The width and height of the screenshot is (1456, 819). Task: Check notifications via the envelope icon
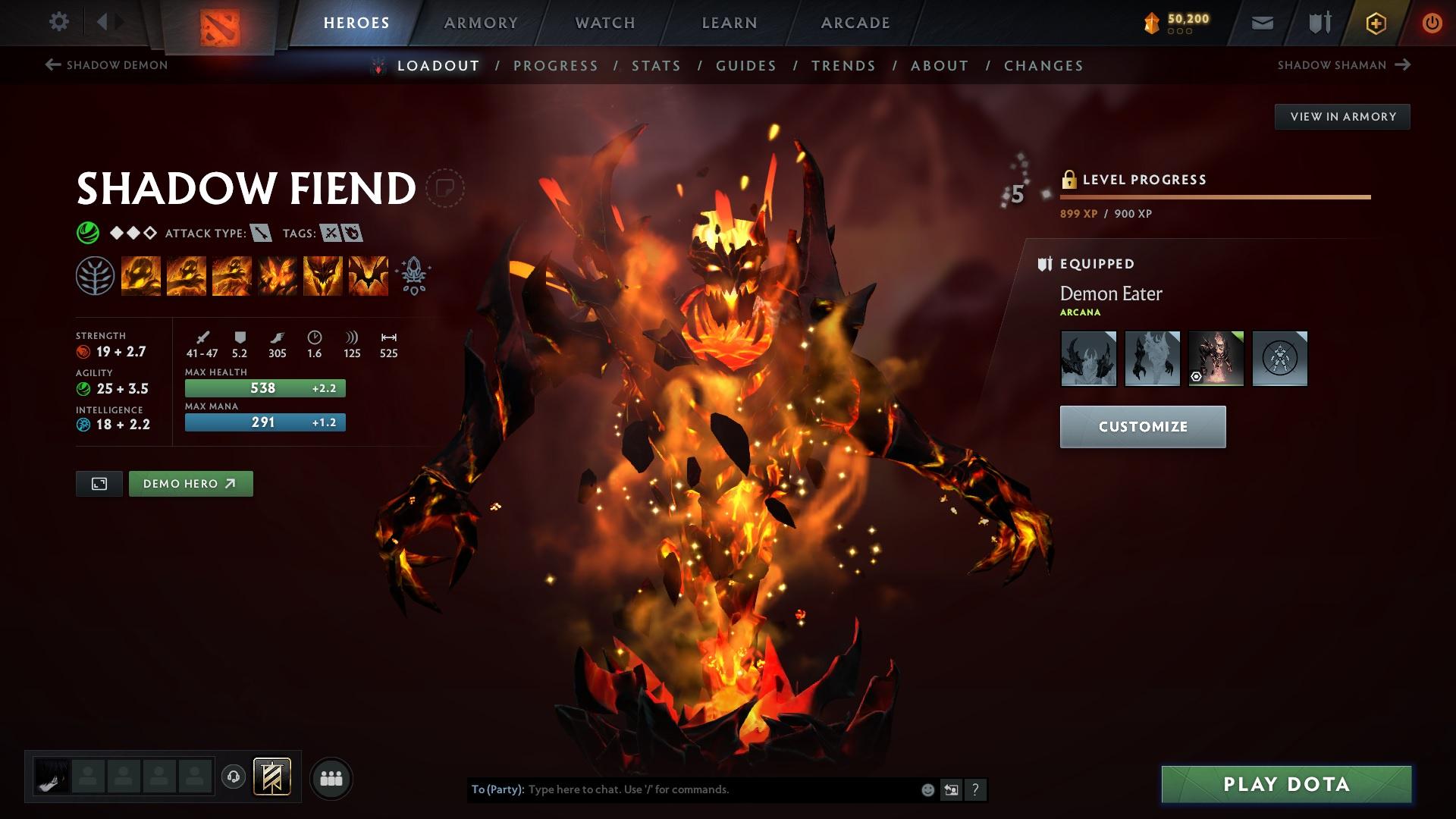tap(1261, 22)
